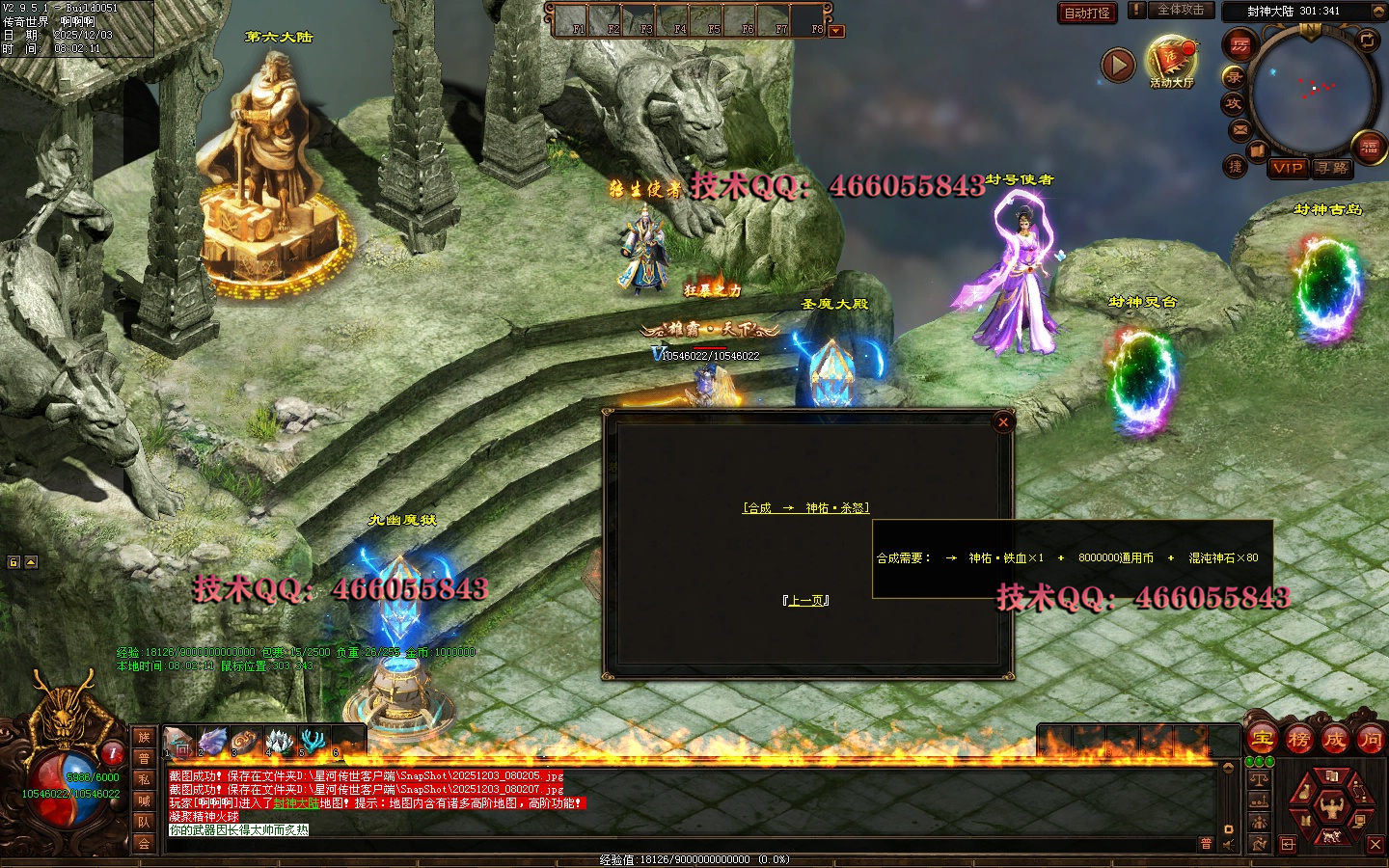Open the envelope mail icon

point(1240,130)
